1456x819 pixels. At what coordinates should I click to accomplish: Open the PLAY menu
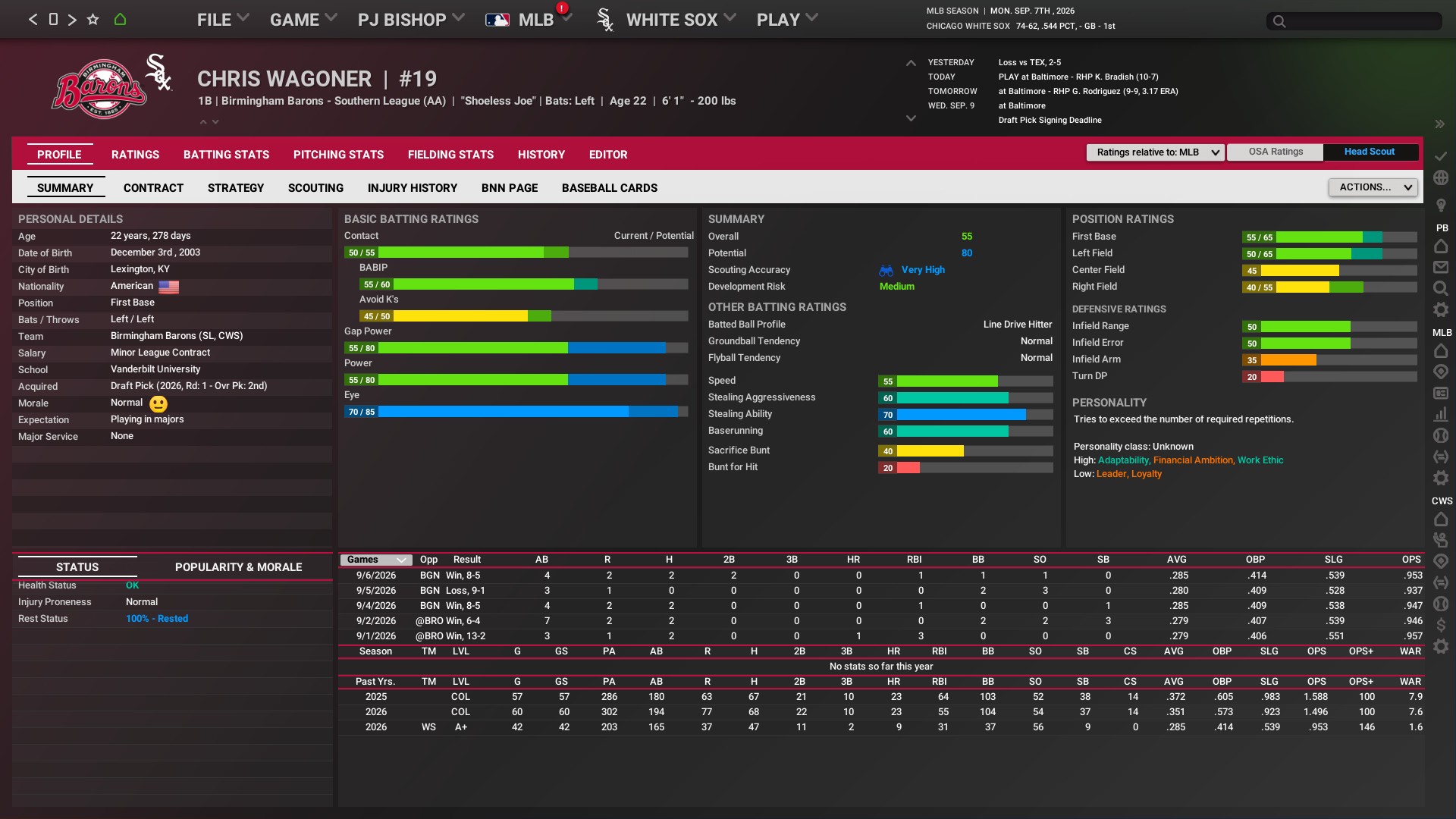coord(786,20)
